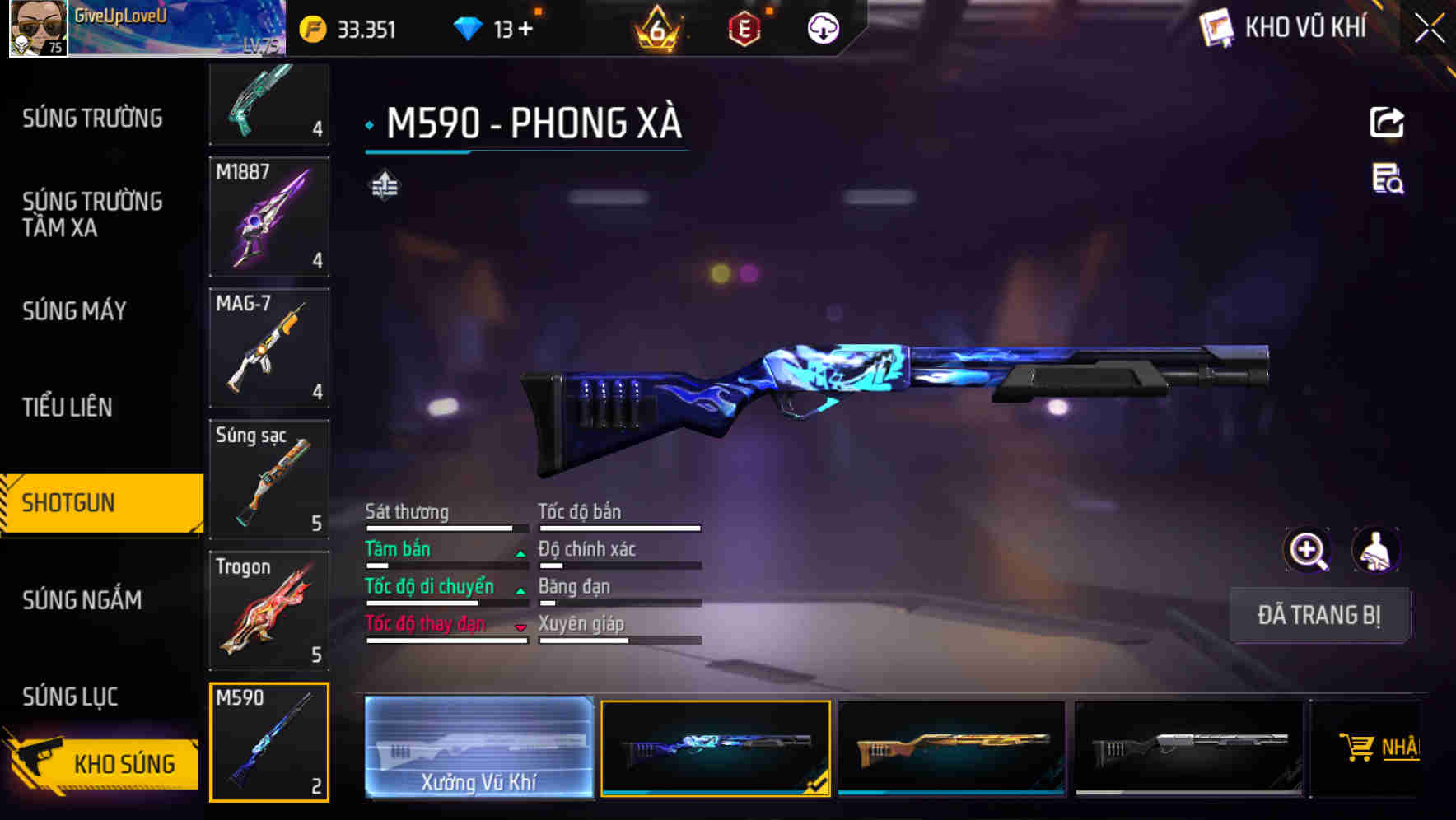Click the down arrow on Tốc độ thay đạn
1456x820 pixels.
point(520,628)
